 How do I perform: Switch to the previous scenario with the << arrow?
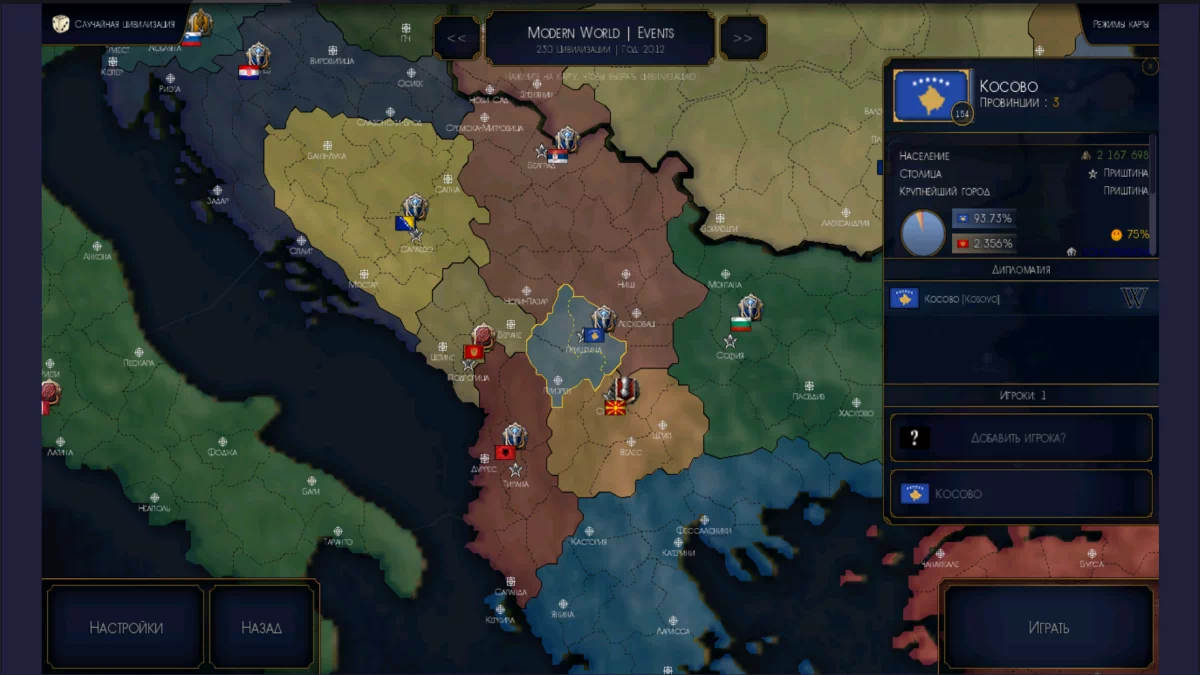457,38
